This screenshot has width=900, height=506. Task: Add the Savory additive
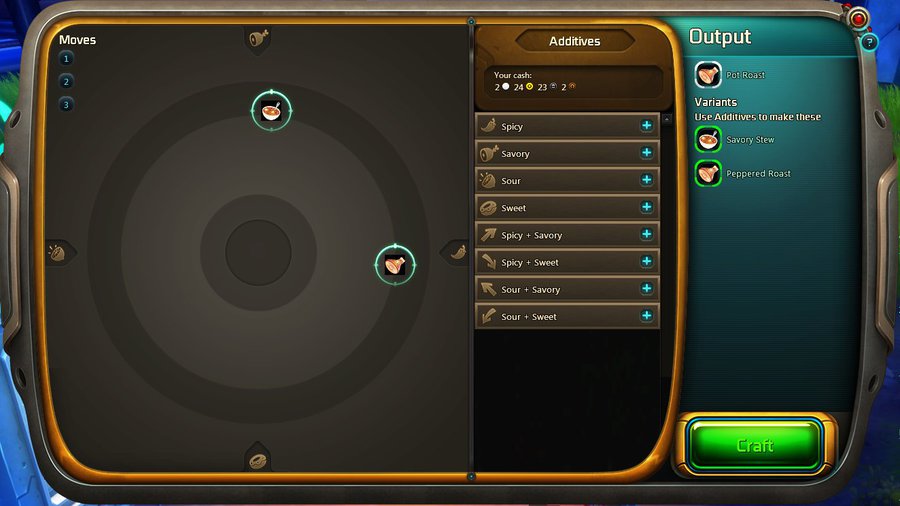click(x=646, y=153)
